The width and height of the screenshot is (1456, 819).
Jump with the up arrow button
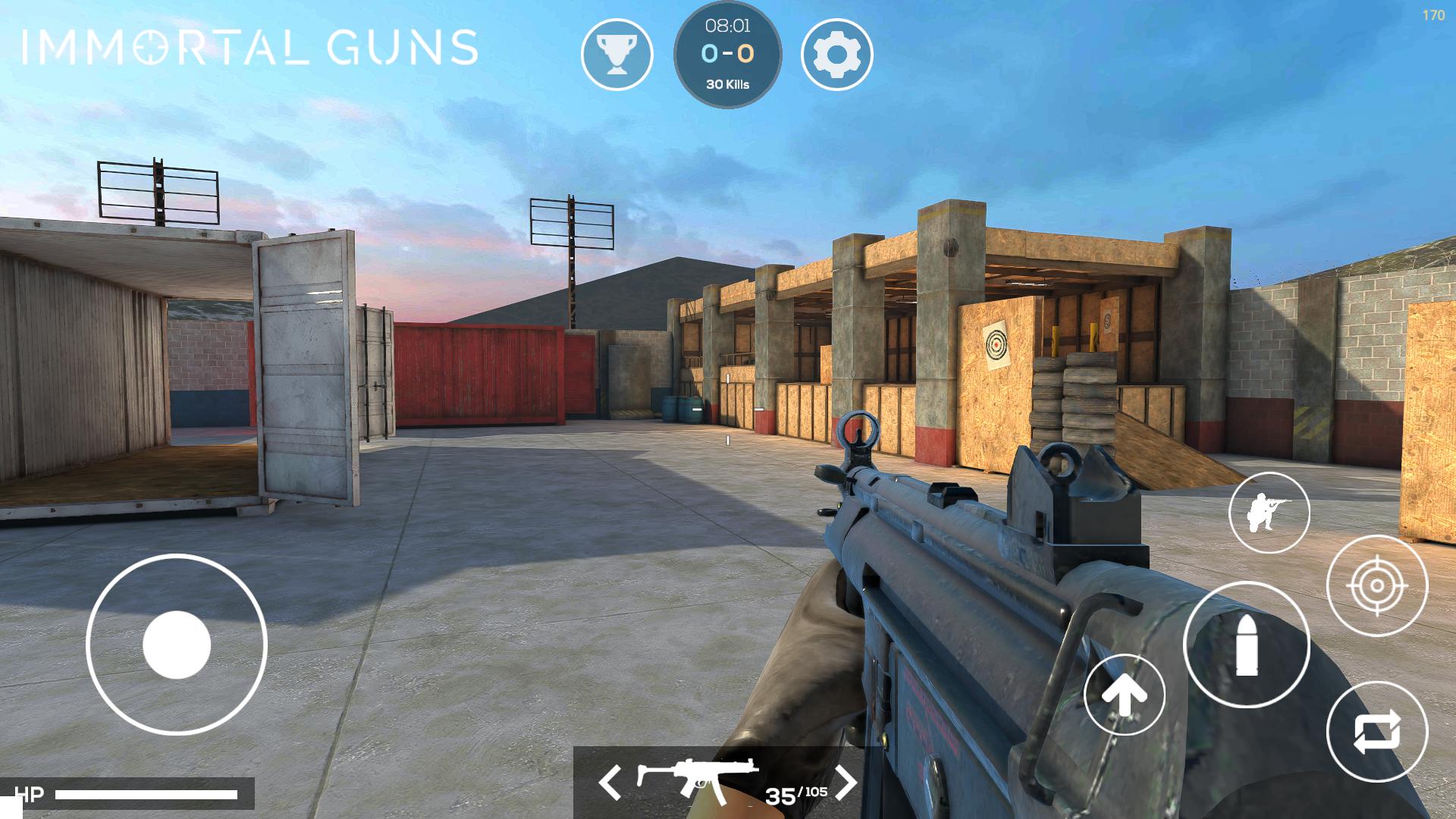pyautogui.click(x=1124, y=695)
